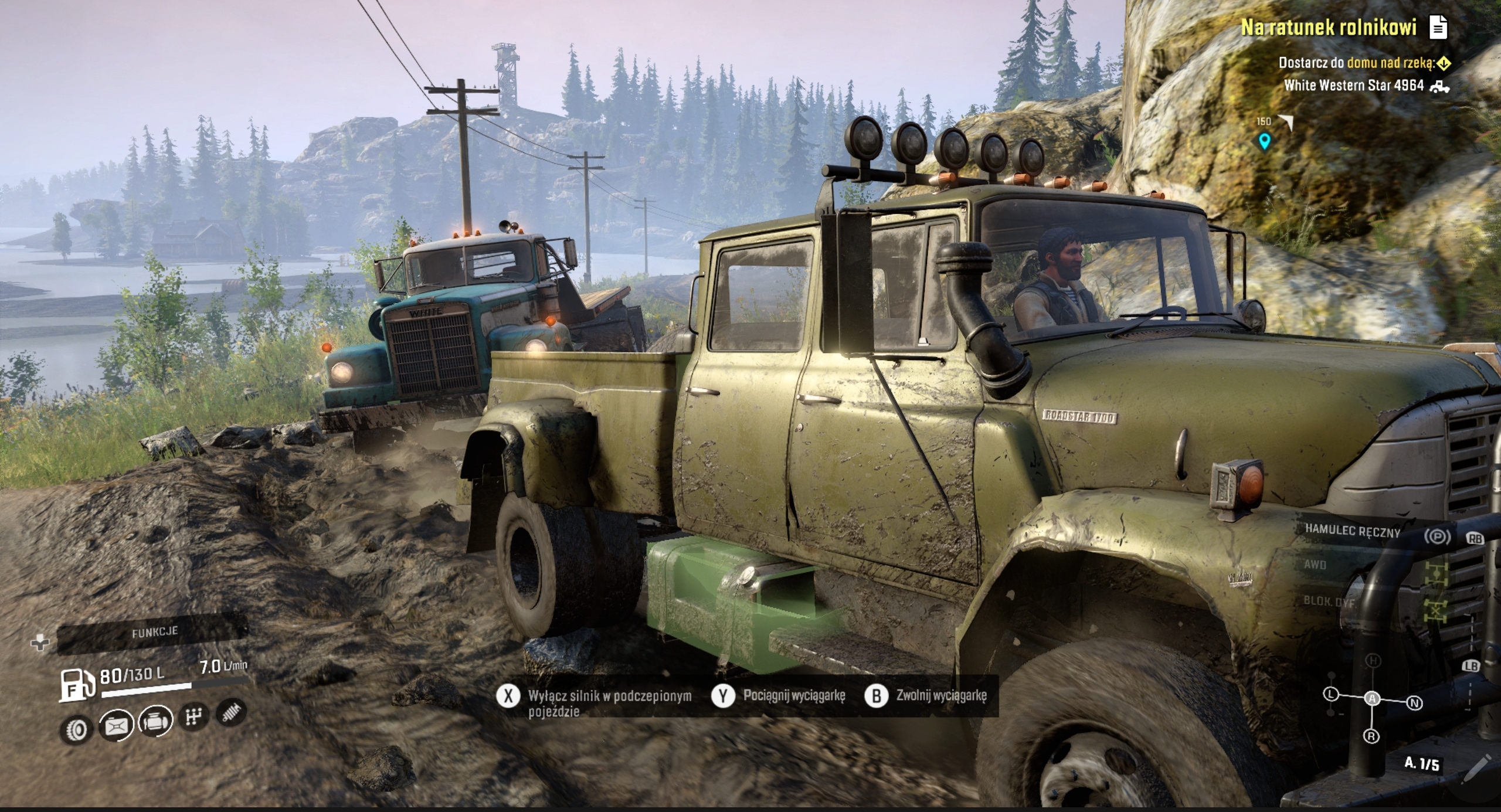Screen dimensions: 1501x812
Task: Select the fuel canister status icon
Action: pyautogui.click(x=116, y=726)
